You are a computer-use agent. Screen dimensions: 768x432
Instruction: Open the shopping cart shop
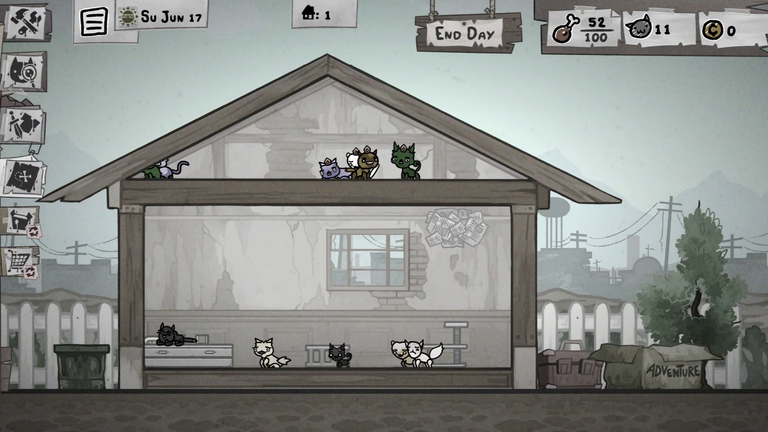tap(20, 262)
